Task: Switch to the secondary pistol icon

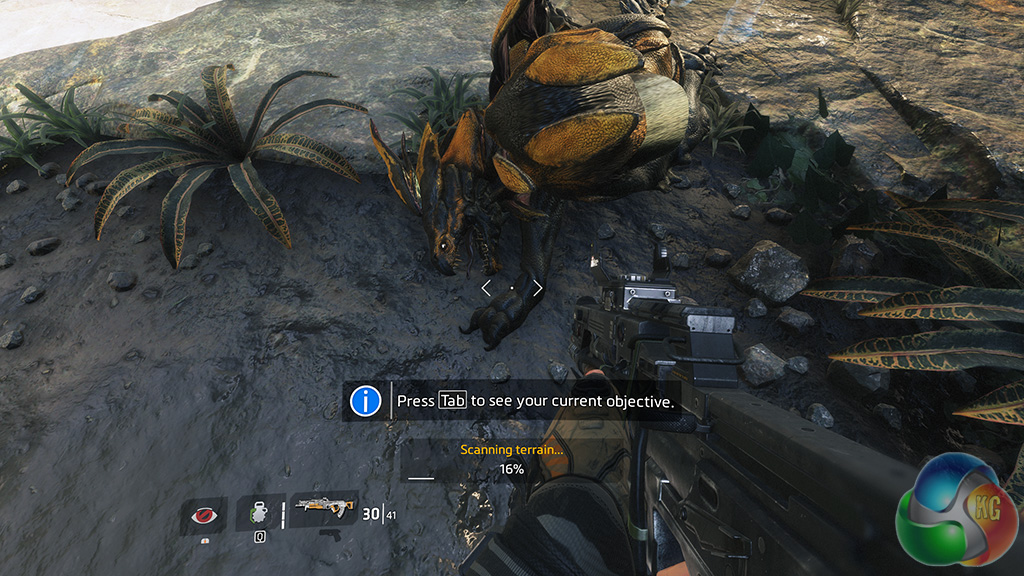Action: [330, 535]
